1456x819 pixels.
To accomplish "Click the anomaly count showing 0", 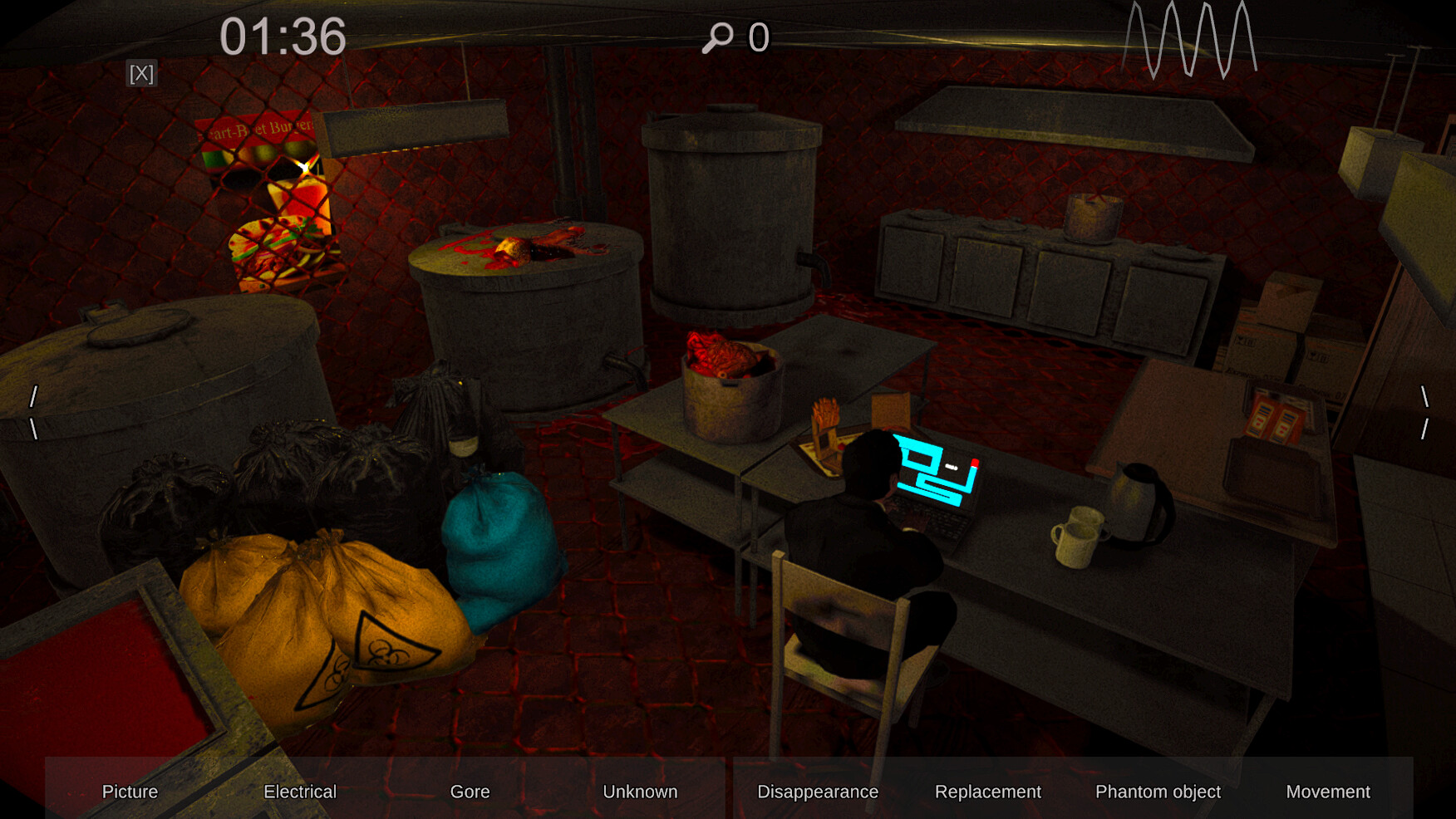I will click(x=758, y=37).
